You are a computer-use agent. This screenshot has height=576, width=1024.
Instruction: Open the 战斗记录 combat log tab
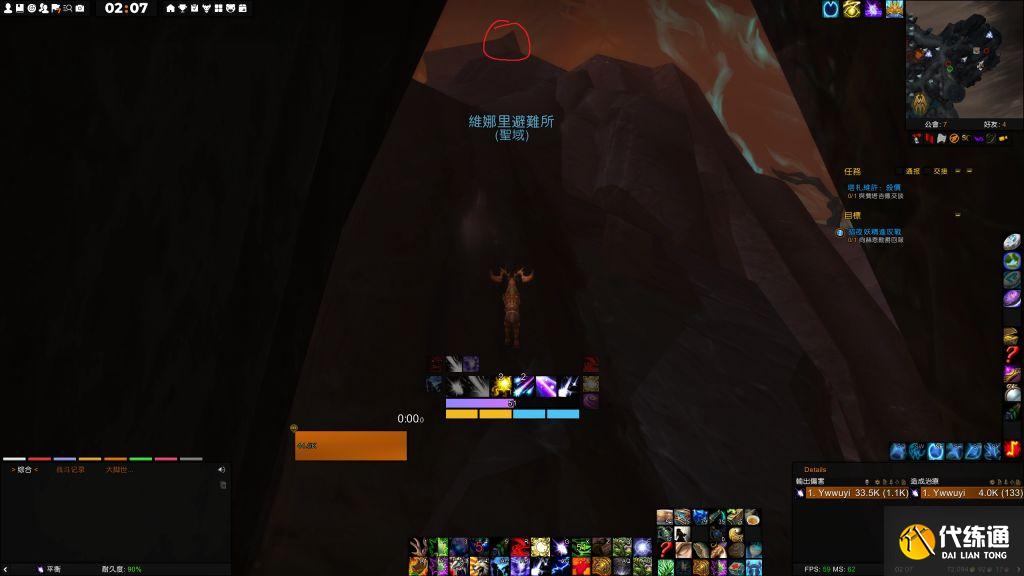pyautogui.click(x=70, y=469)
